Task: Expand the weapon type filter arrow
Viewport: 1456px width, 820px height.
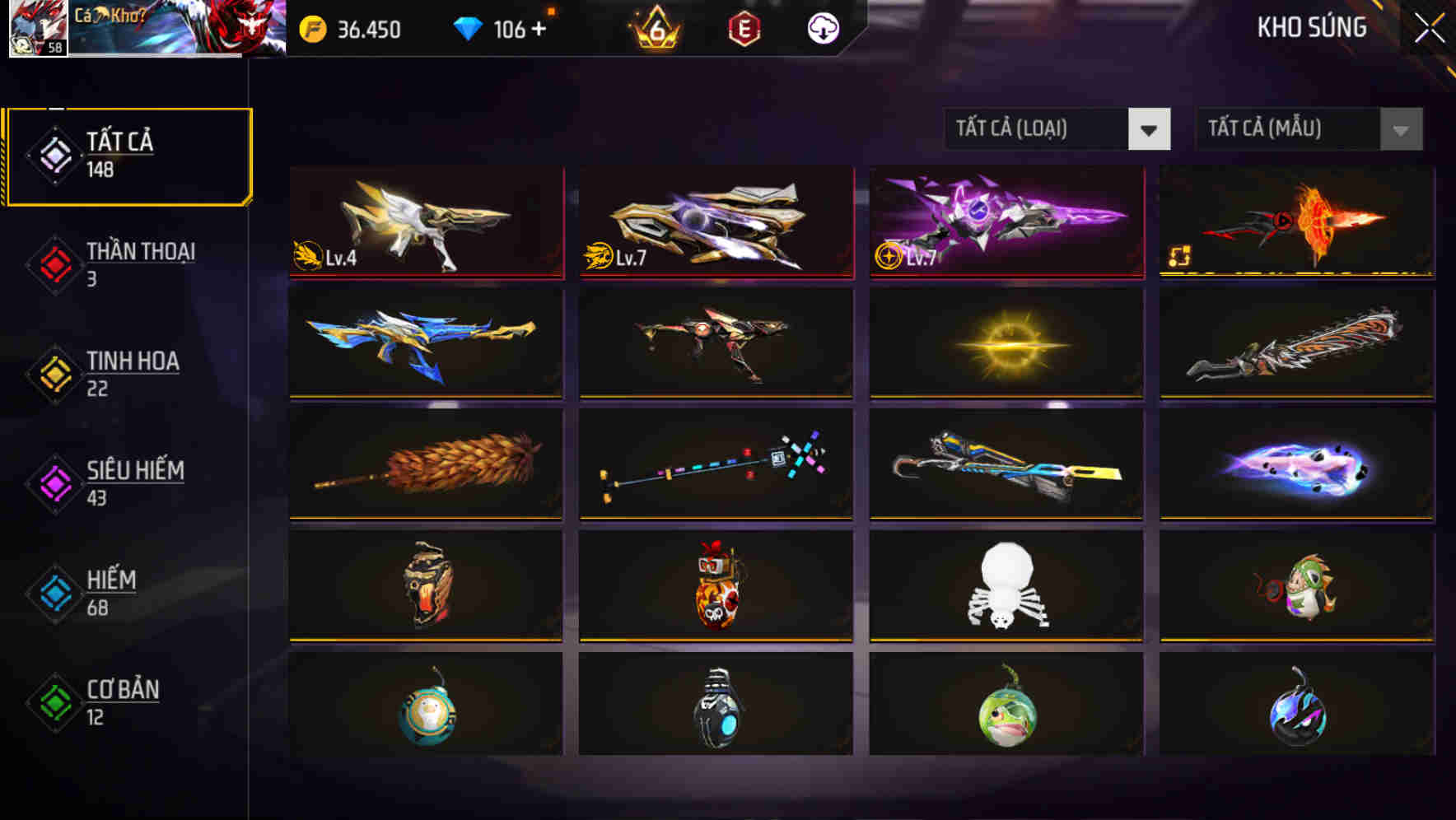Action: pyautogui.click(x=1150, y=129)
